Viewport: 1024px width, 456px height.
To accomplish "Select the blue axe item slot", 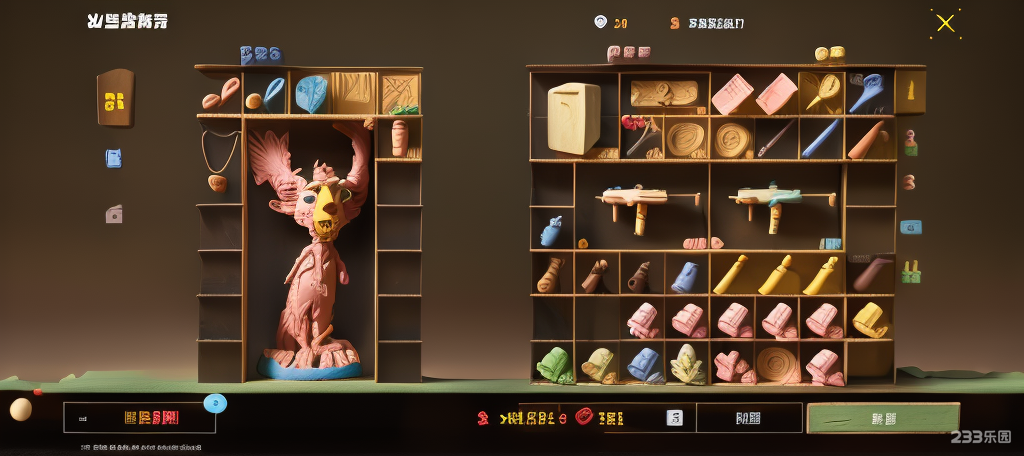I will pos(866,93).
